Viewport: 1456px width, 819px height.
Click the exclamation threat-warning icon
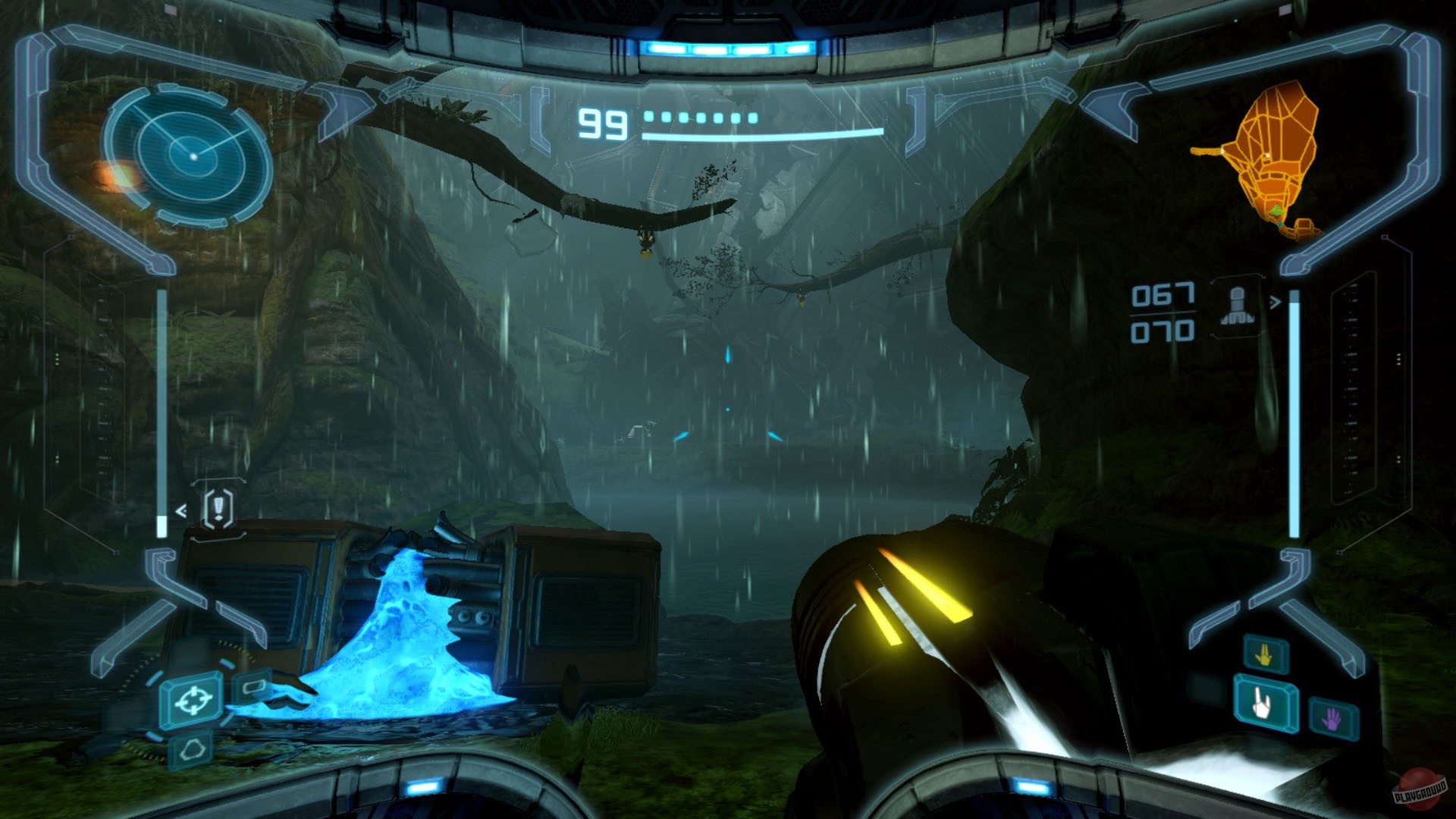(218, 510)
